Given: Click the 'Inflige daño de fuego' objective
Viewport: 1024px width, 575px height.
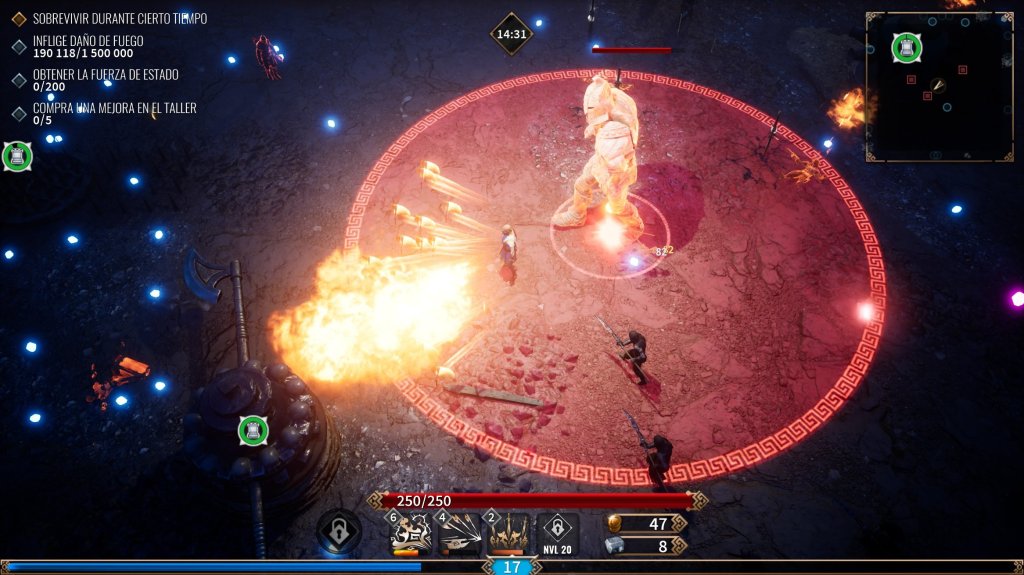Looking at the screenshot, I should [88, 41].
